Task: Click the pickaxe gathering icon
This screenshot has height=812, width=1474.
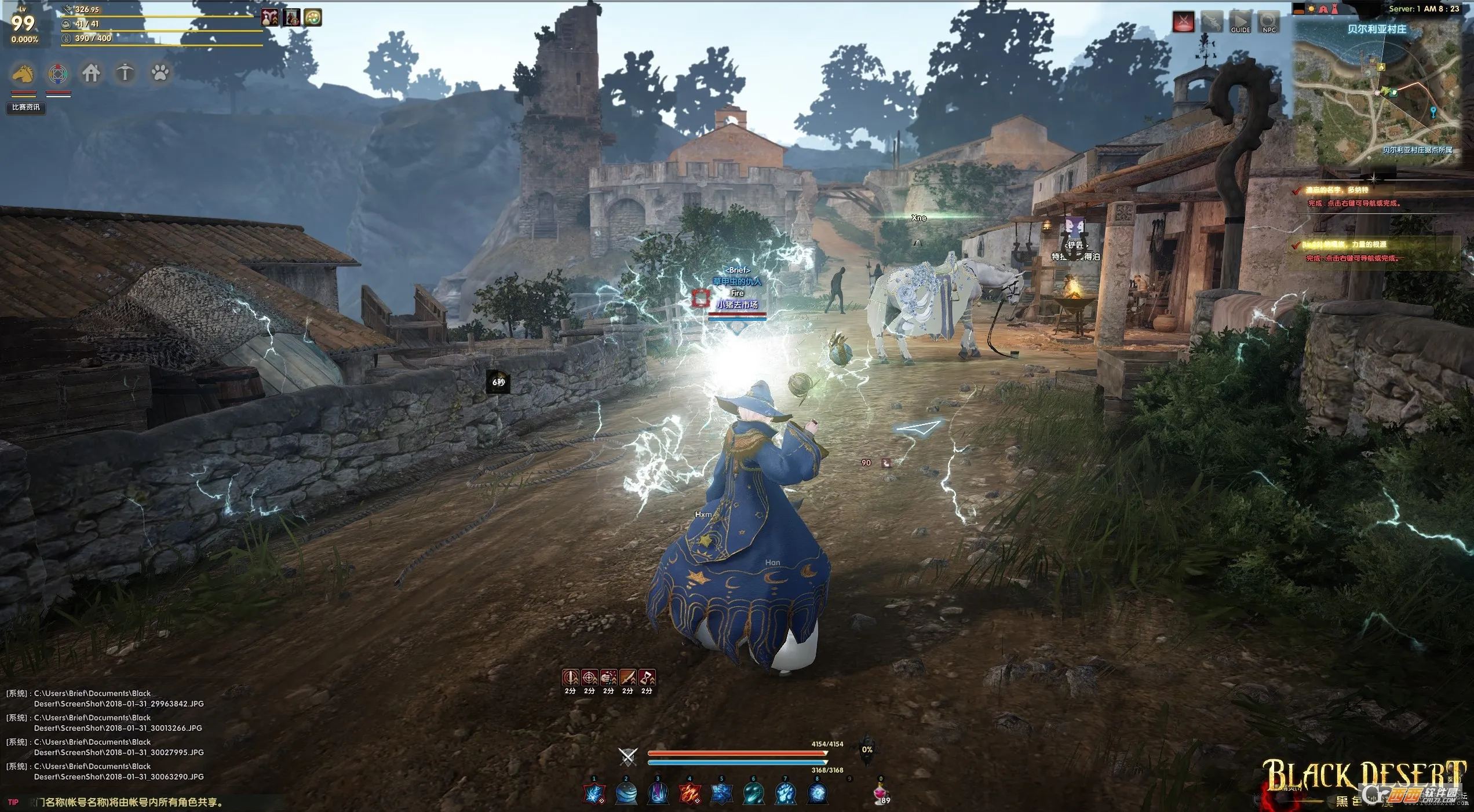Action: point(126,74)
